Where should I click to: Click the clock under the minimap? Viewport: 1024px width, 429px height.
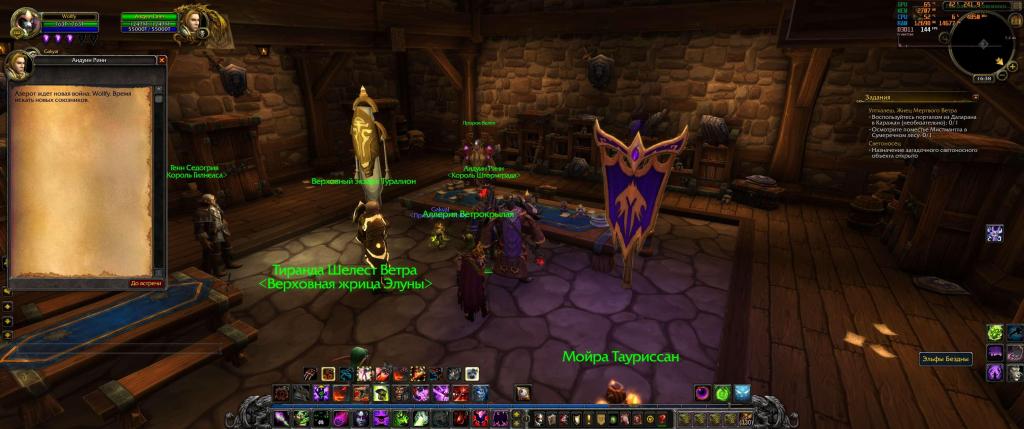point(983,77)
